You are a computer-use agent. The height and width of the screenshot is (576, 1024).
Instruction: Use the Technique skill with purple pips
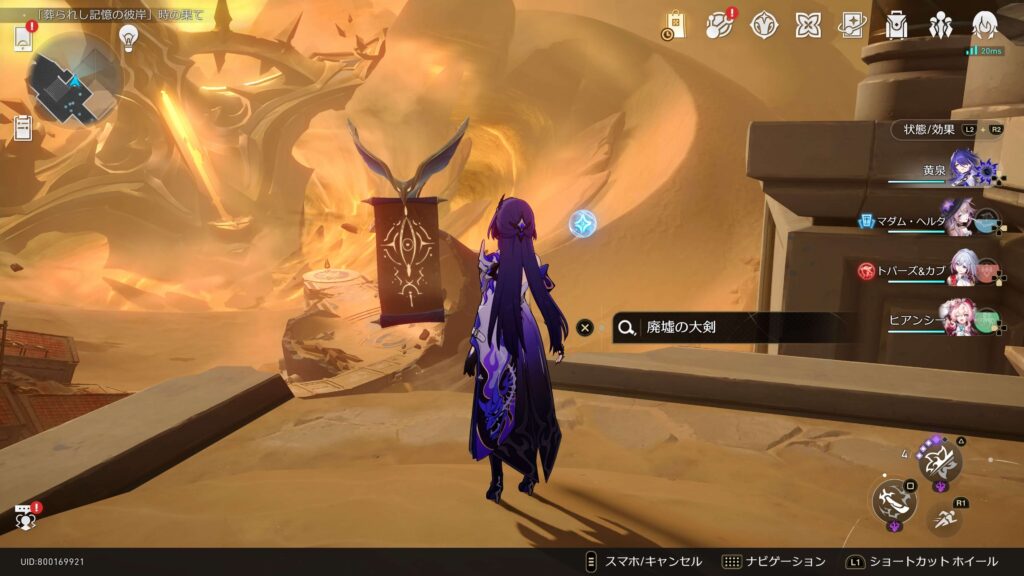tap(940, 462)
